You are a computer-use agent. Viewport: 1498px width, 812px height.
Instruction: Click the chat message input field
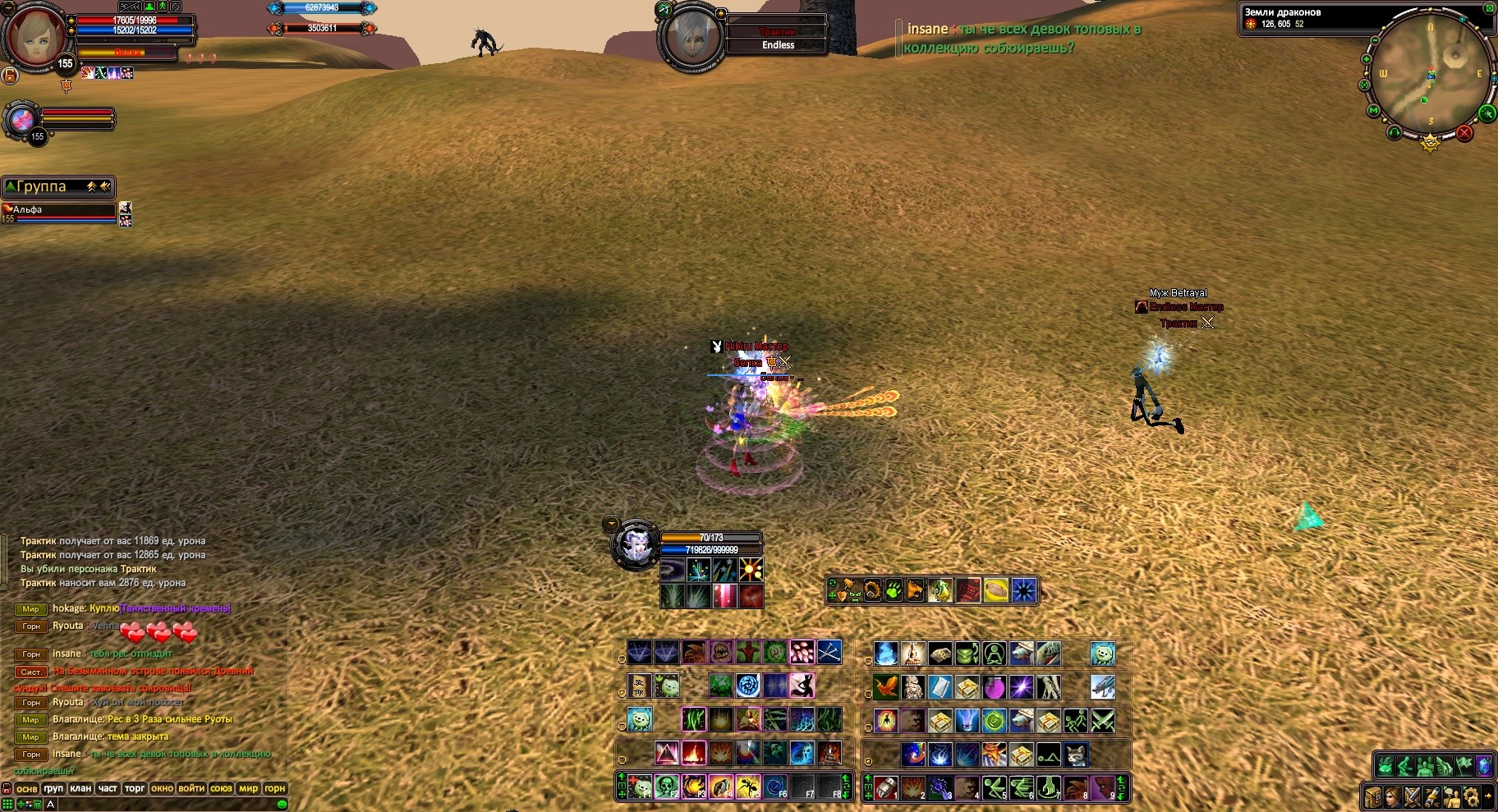coord(164,804)
